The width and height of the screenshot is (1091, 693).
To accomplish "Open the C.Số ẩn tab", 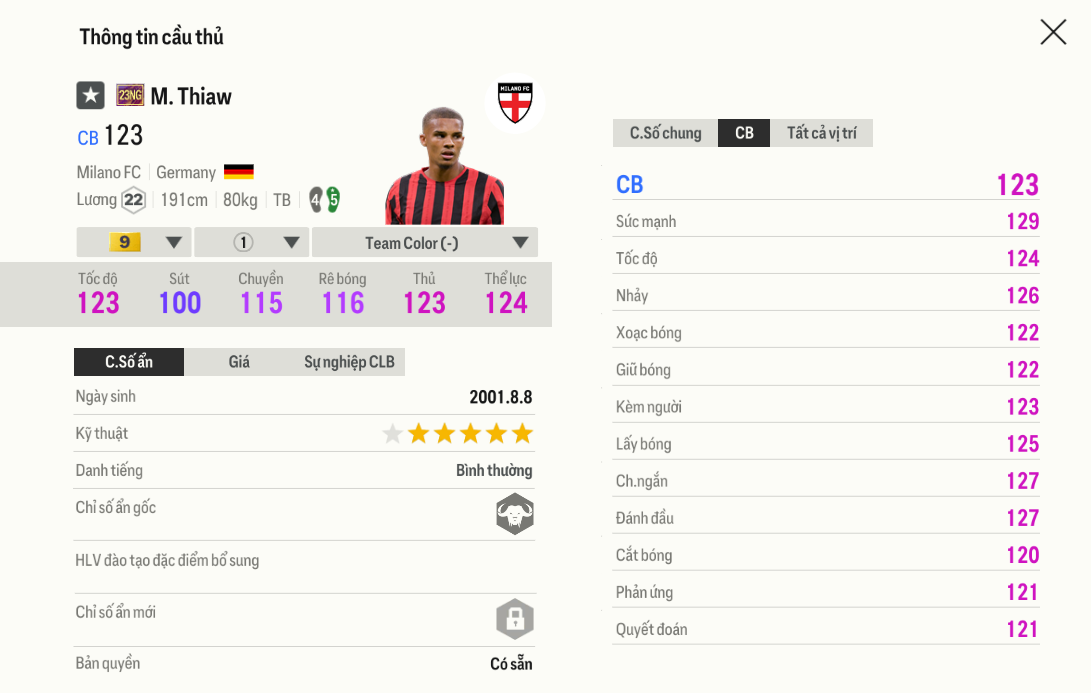I will coord(129,362).
